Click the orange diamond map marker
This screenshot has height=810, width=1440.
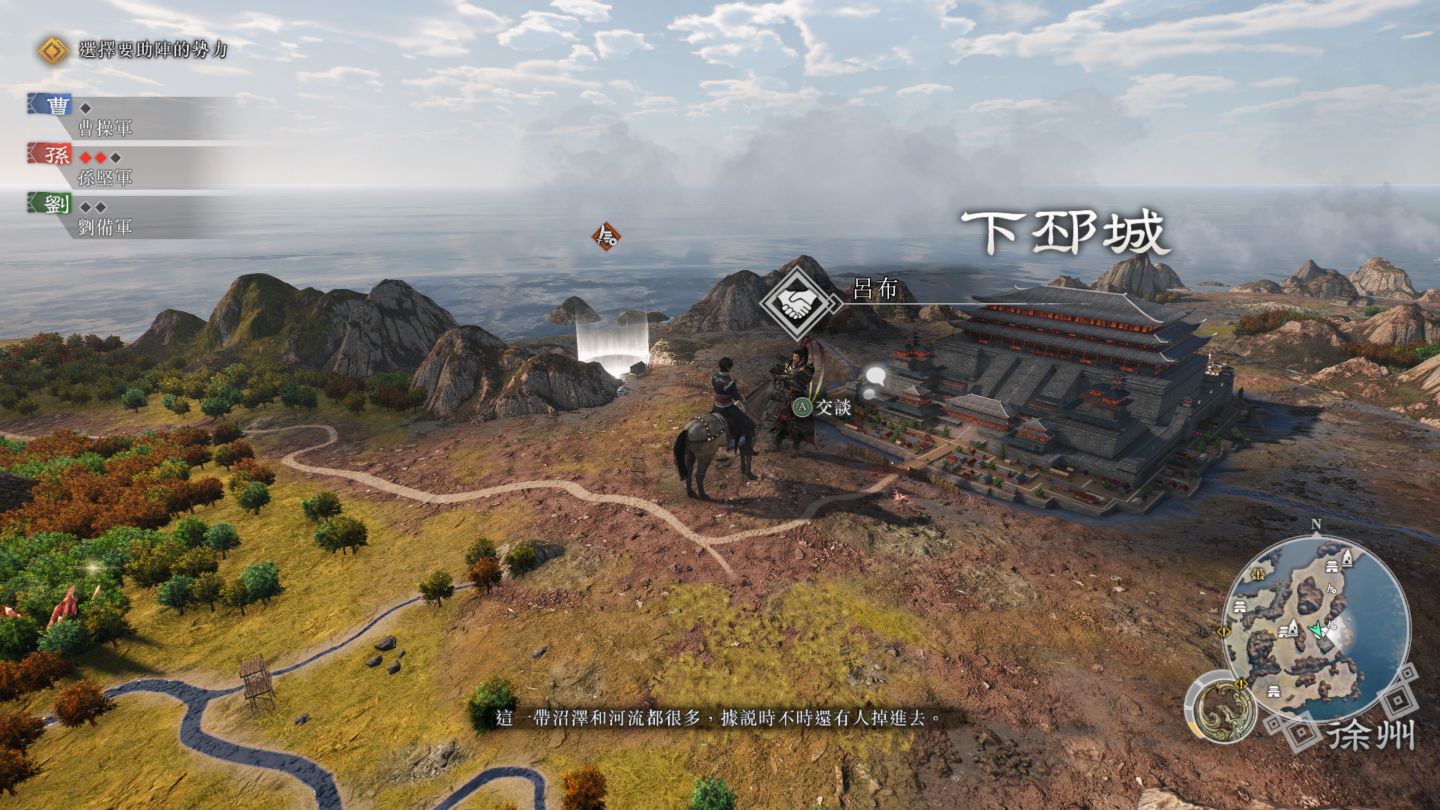(605, 237)
